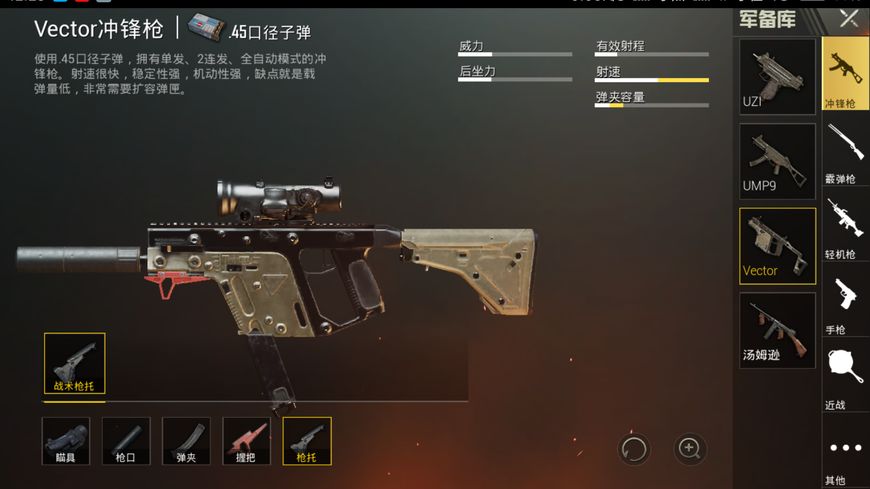Select the 弹夹 magazine attachment slot

pos(186,441)
